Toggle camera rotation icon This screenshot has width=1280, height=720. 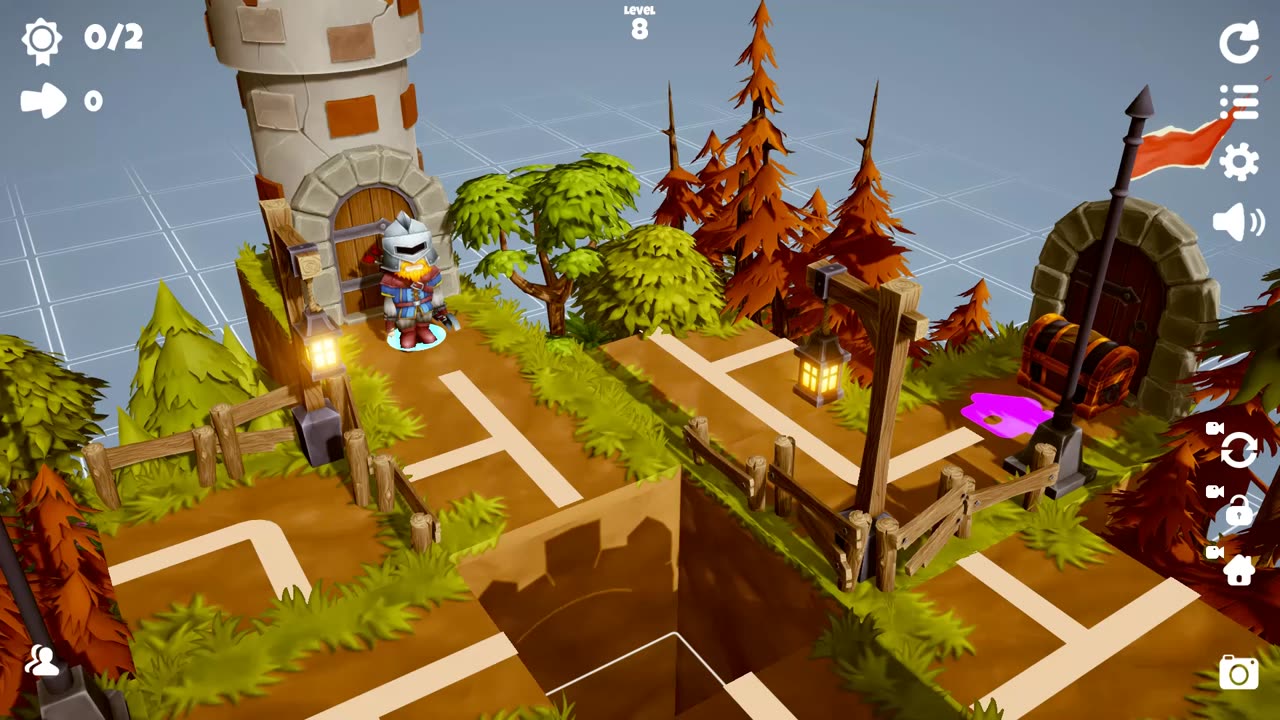1239,451
